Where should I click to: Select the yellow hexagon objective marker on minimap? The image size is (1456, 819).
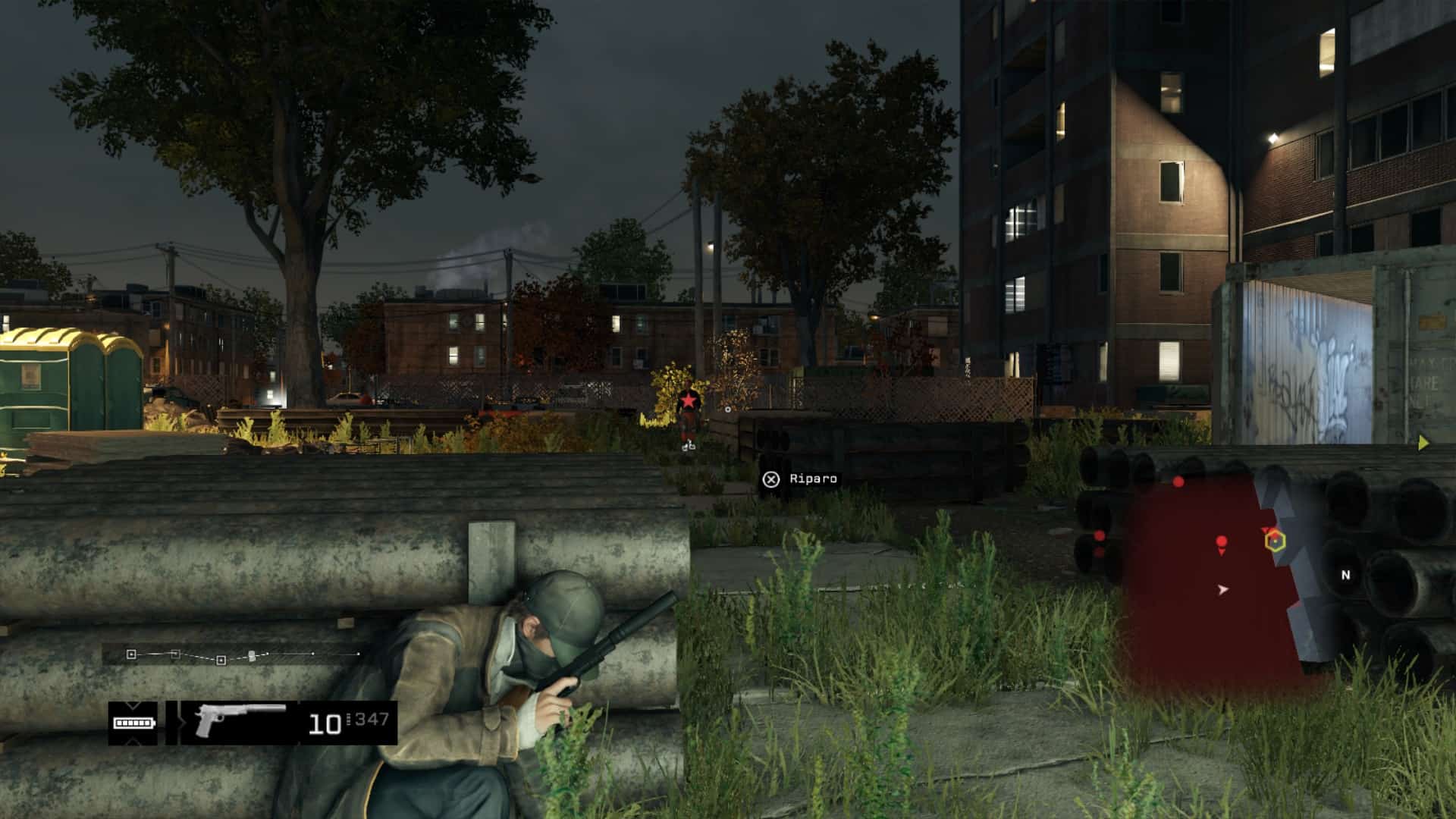click(x=1275, y=541)
